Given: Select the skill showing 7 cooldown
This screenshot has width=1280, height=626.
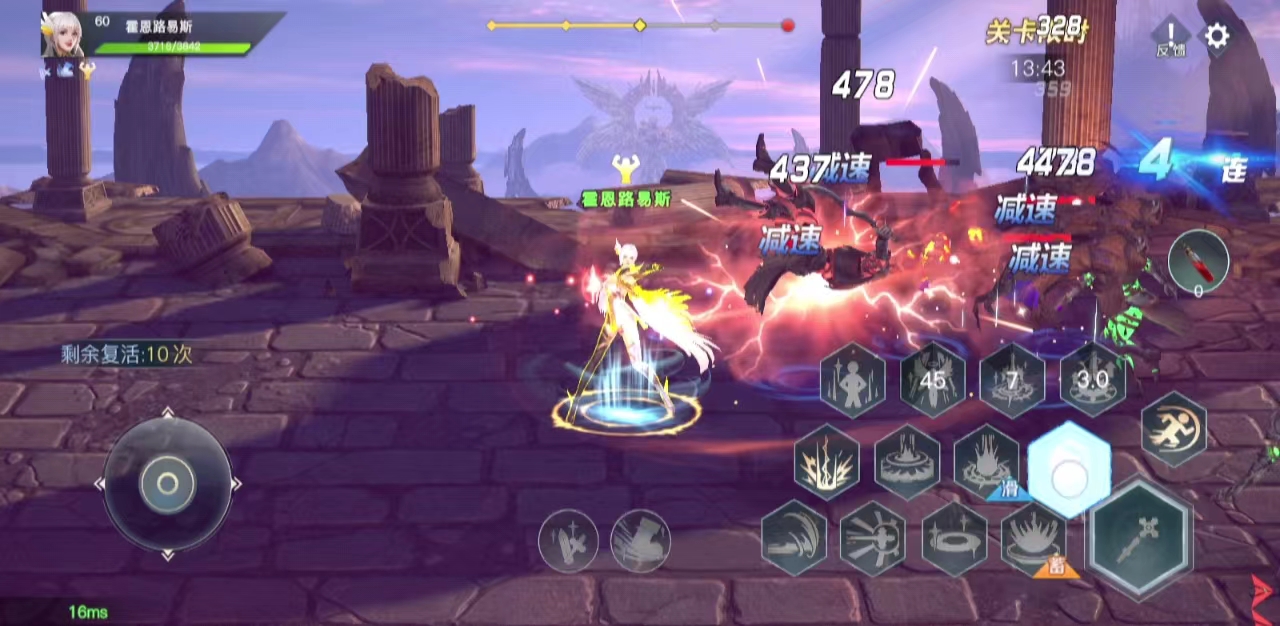Looking at the screenshot, I should (x=1012, y=380).
